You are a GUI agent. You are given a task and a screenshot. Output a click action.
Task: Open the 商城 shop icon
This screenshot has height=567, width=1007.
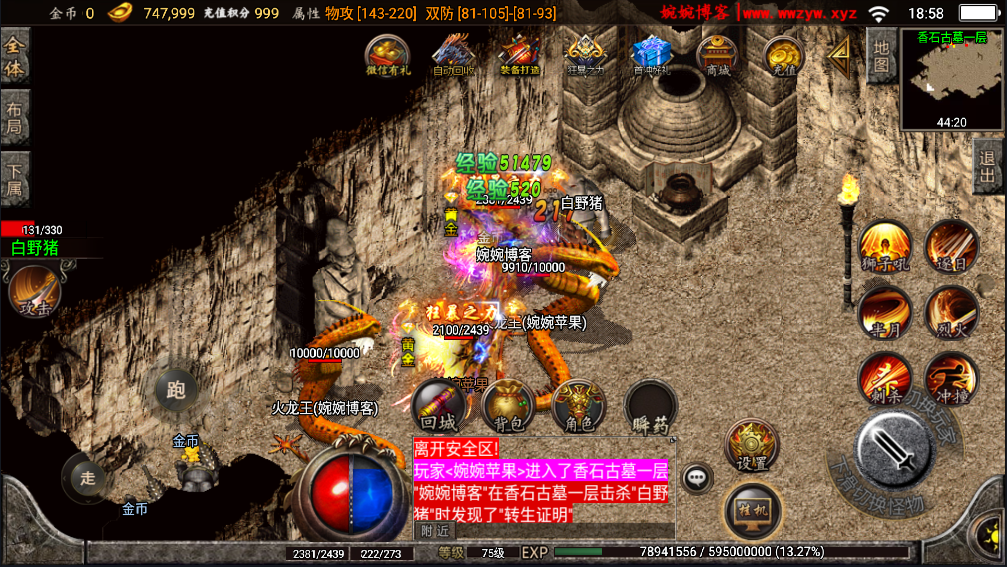(717, 55)
